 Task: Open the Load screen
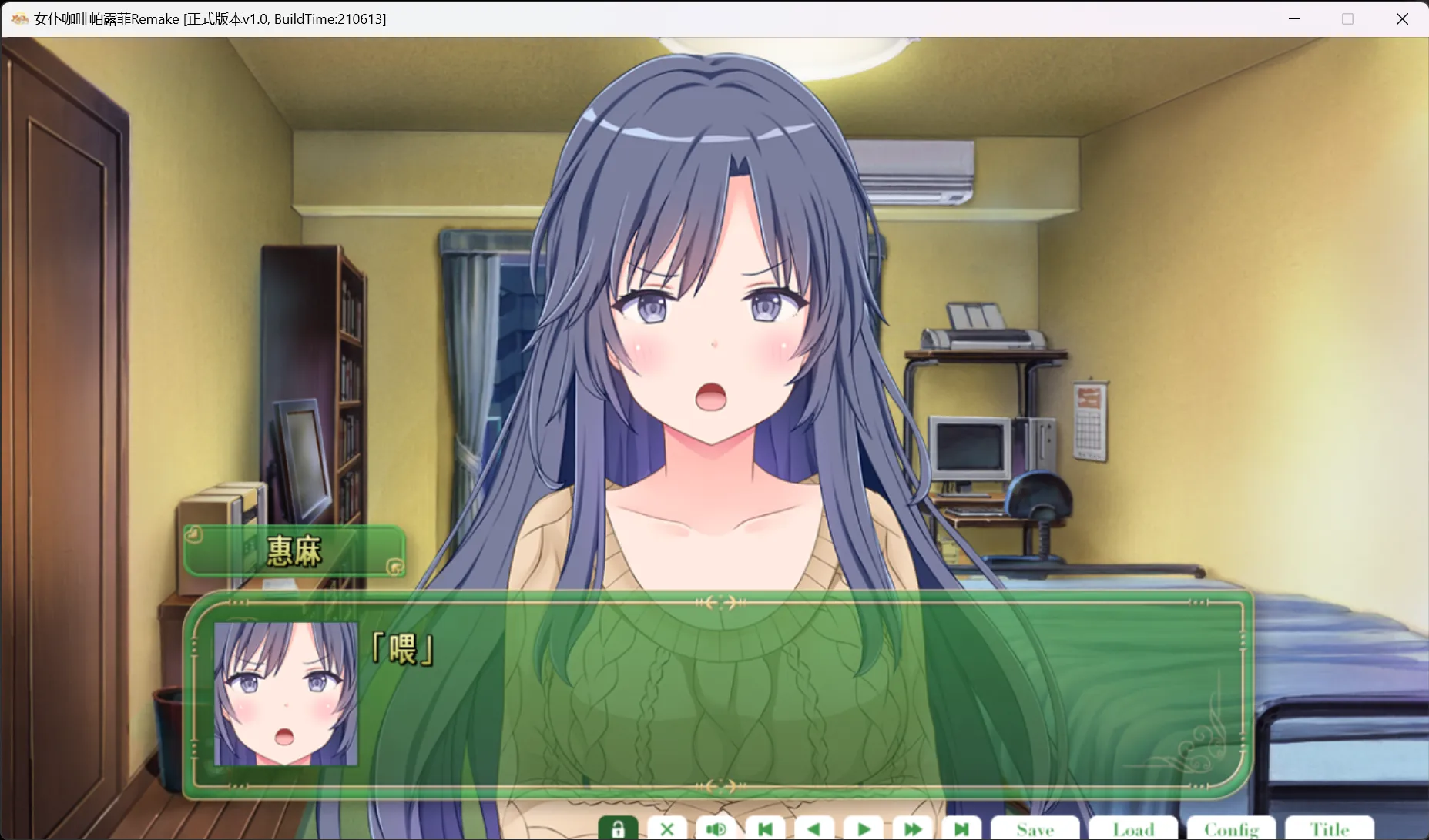point(1134,829)
